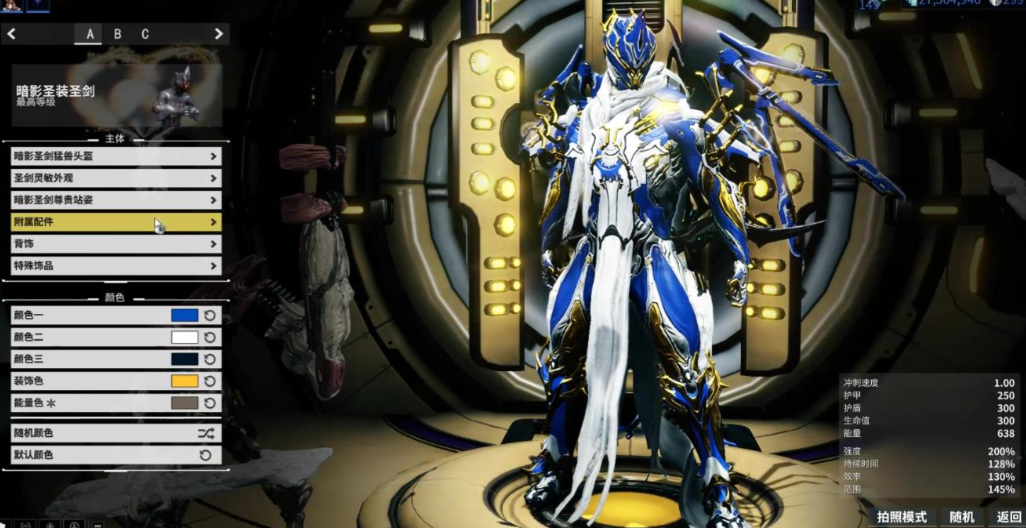1026x528 pixels.
Task: Switch to appearance config tab B
Action: [117, 34]
